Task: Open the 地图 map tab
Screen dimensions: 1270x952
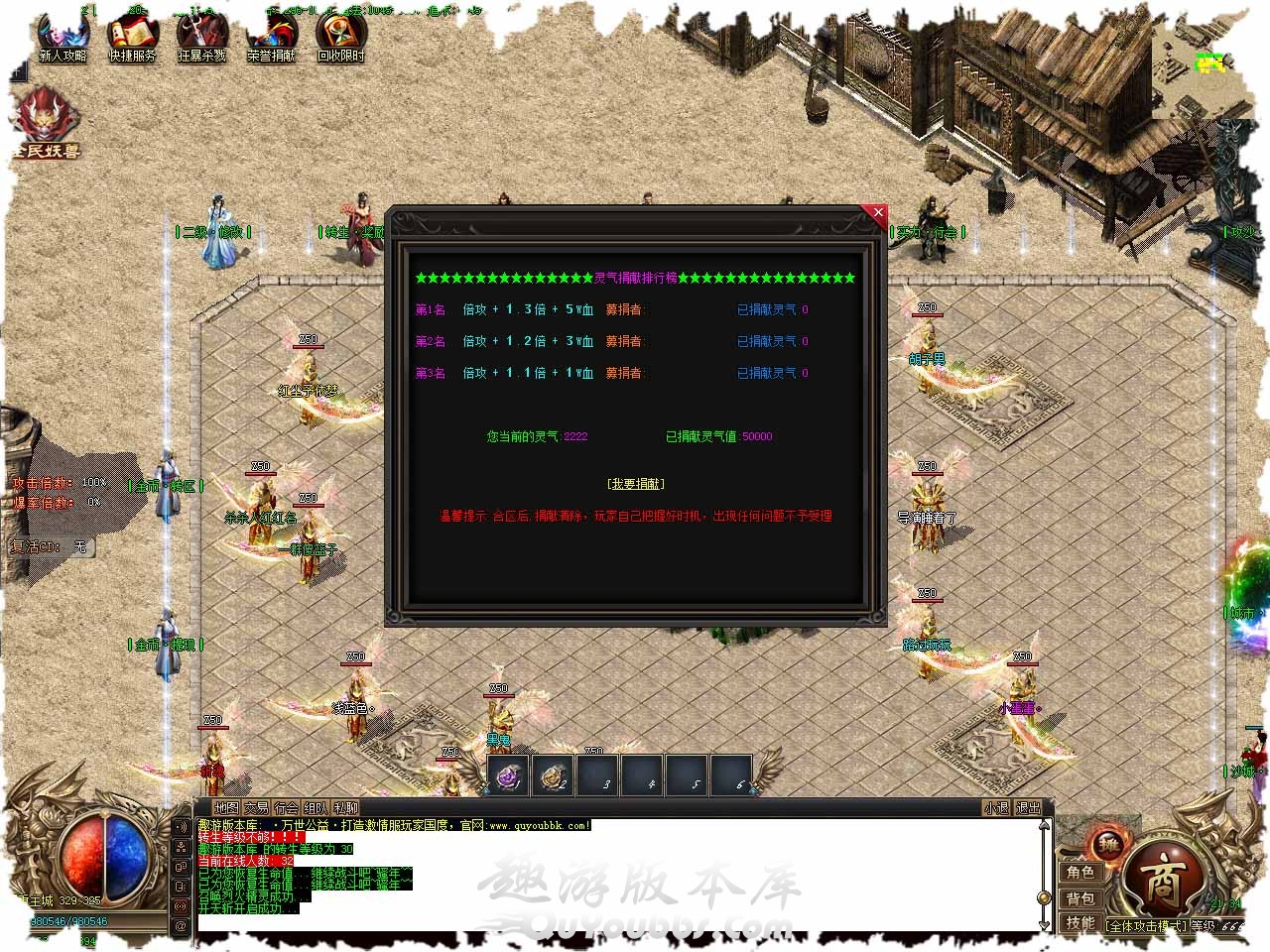Action: click(227, 808)
